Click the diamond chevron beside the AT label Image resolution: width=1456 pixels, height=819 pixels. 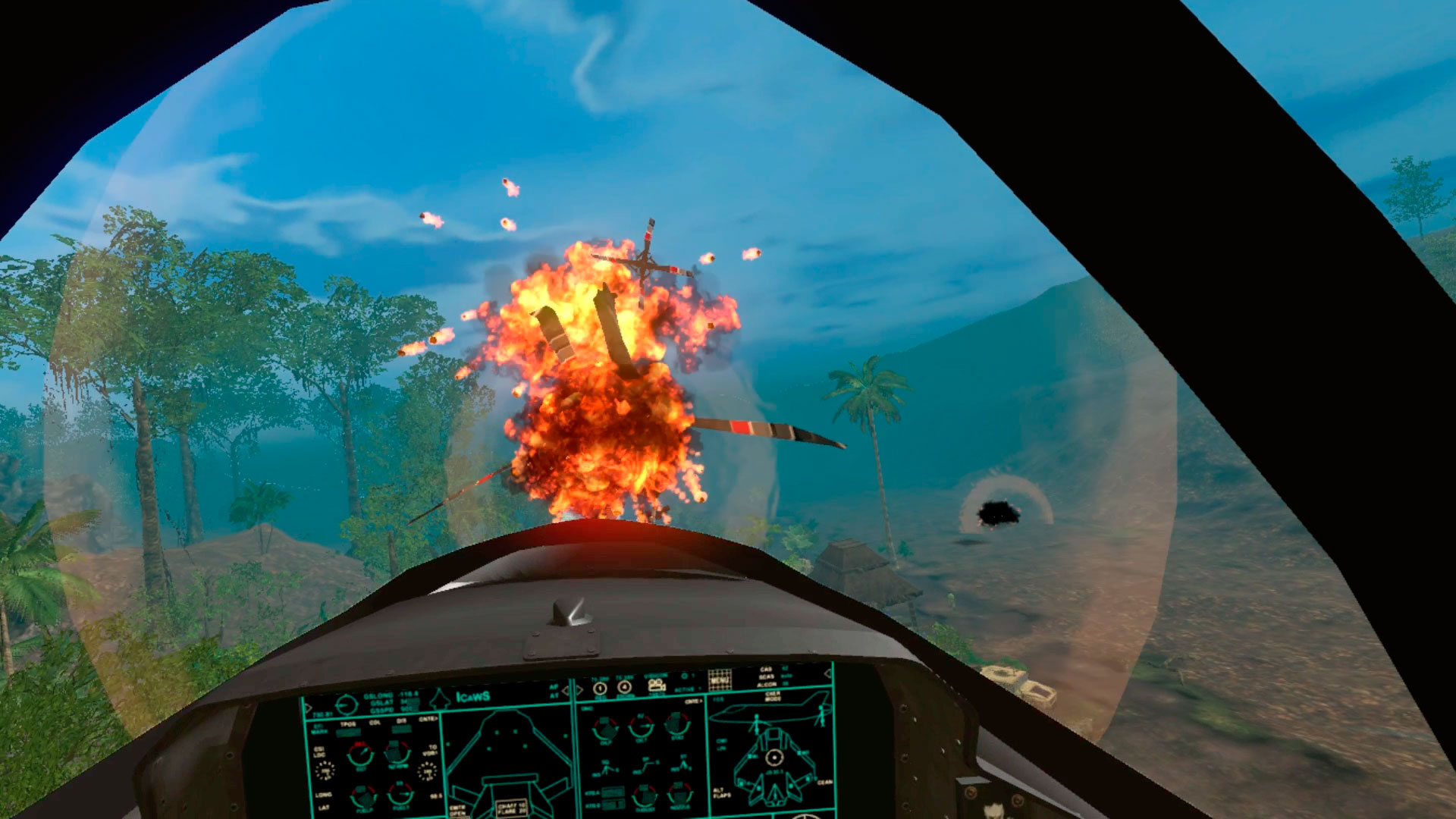coord(564,692)
